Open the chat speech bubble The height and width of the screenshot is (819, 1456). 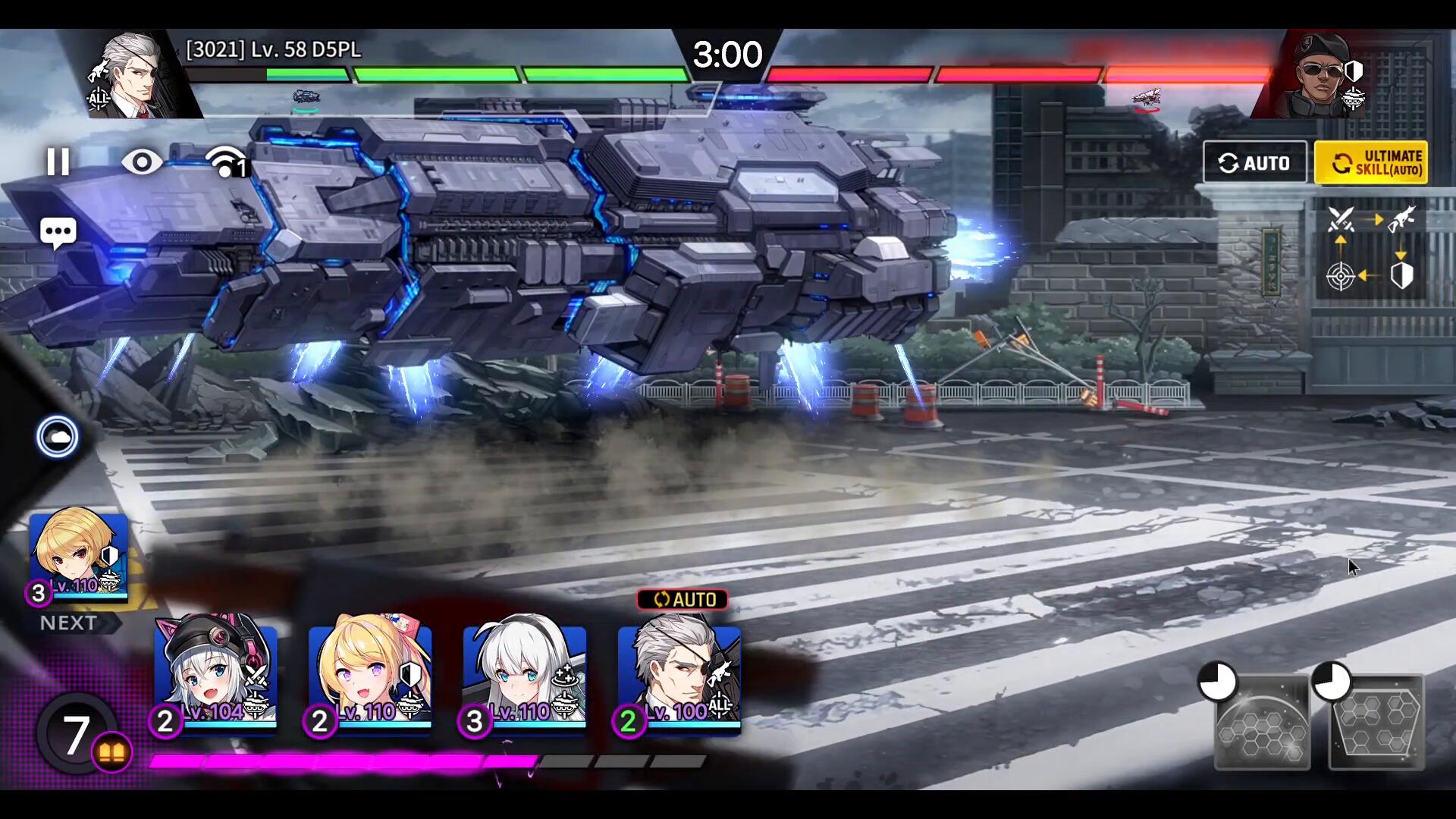point(58,232)
